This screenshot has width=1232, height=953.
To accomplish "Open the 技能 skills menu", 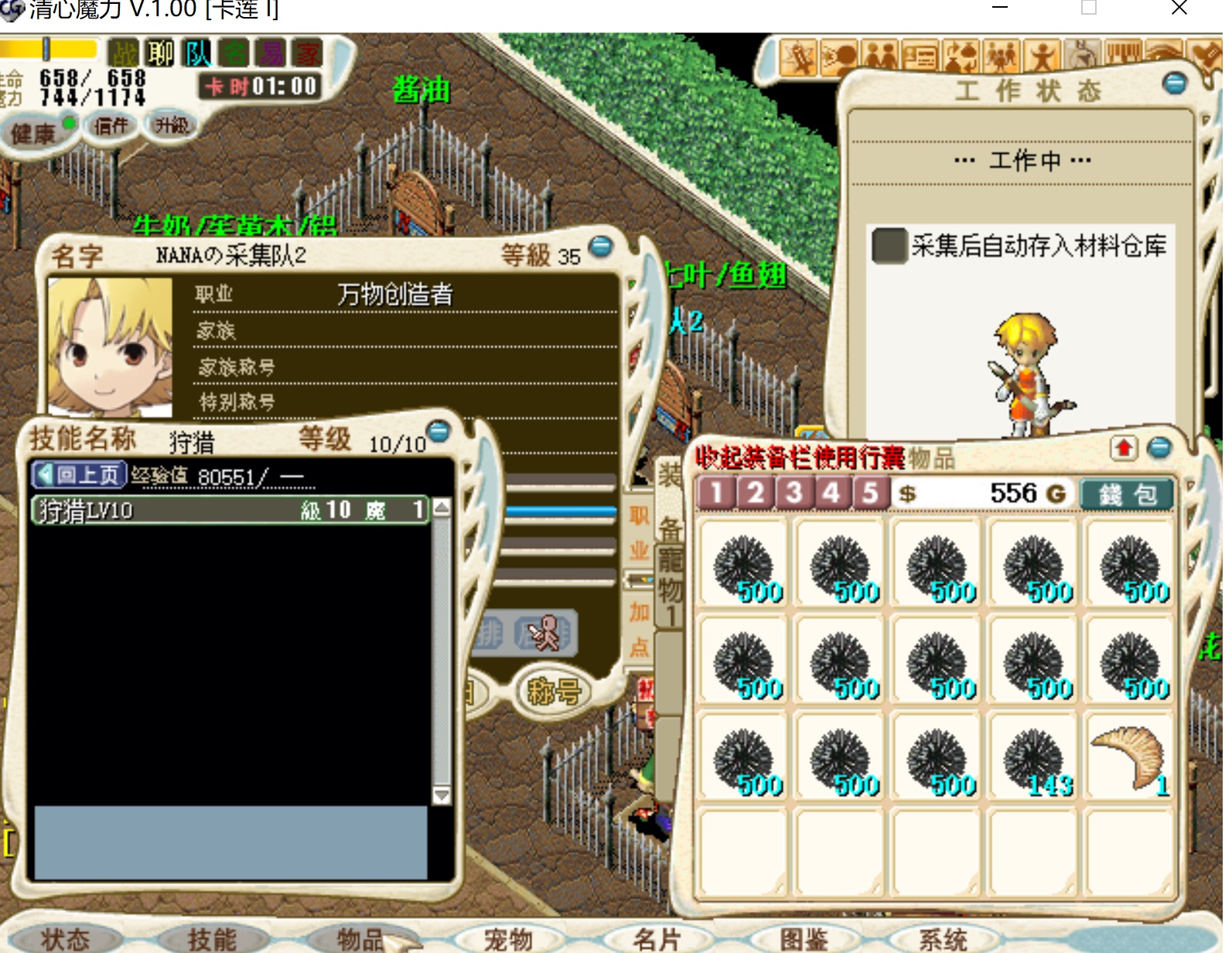I will pos(212,938).
